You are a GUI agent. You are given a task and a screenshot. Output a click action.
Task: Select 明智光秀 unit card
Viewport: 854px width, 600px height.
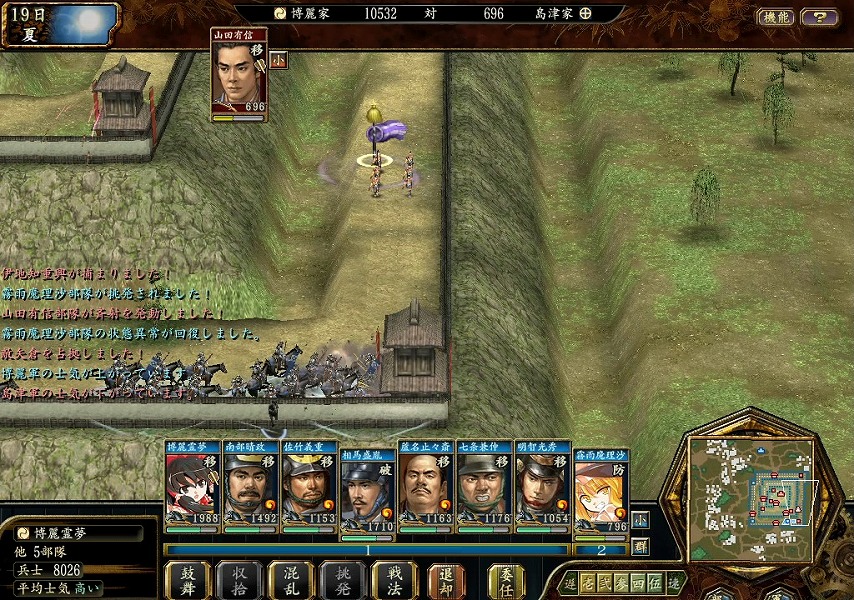[543, 484]
